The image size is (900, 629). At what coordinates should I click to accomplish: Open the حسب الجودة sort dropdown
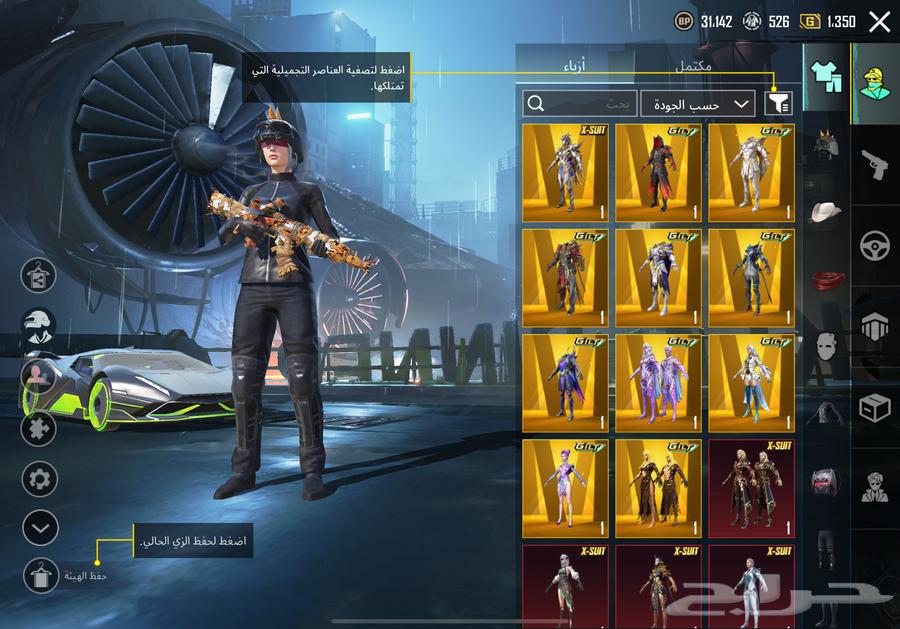tap(698, 103)
